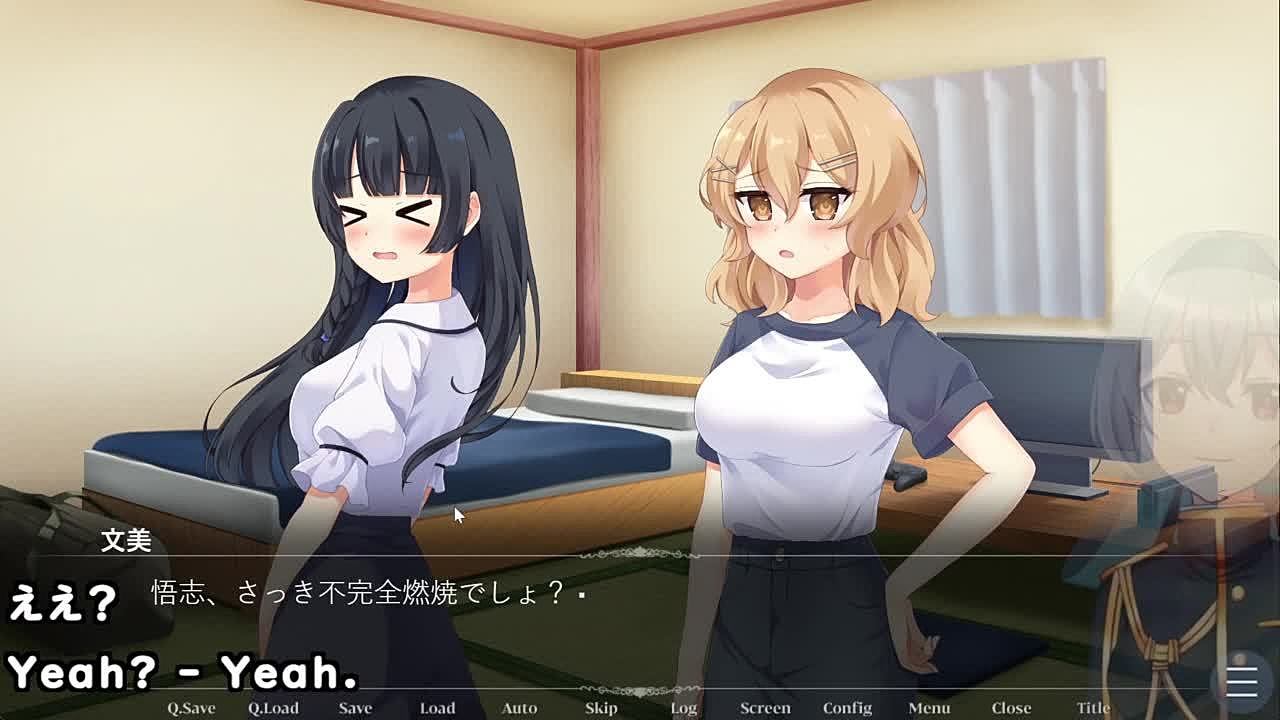Image resolution: width=1280 pixels, height=720 pixels.
Task: Hide the text box with Close
Action: (1011, 707)
